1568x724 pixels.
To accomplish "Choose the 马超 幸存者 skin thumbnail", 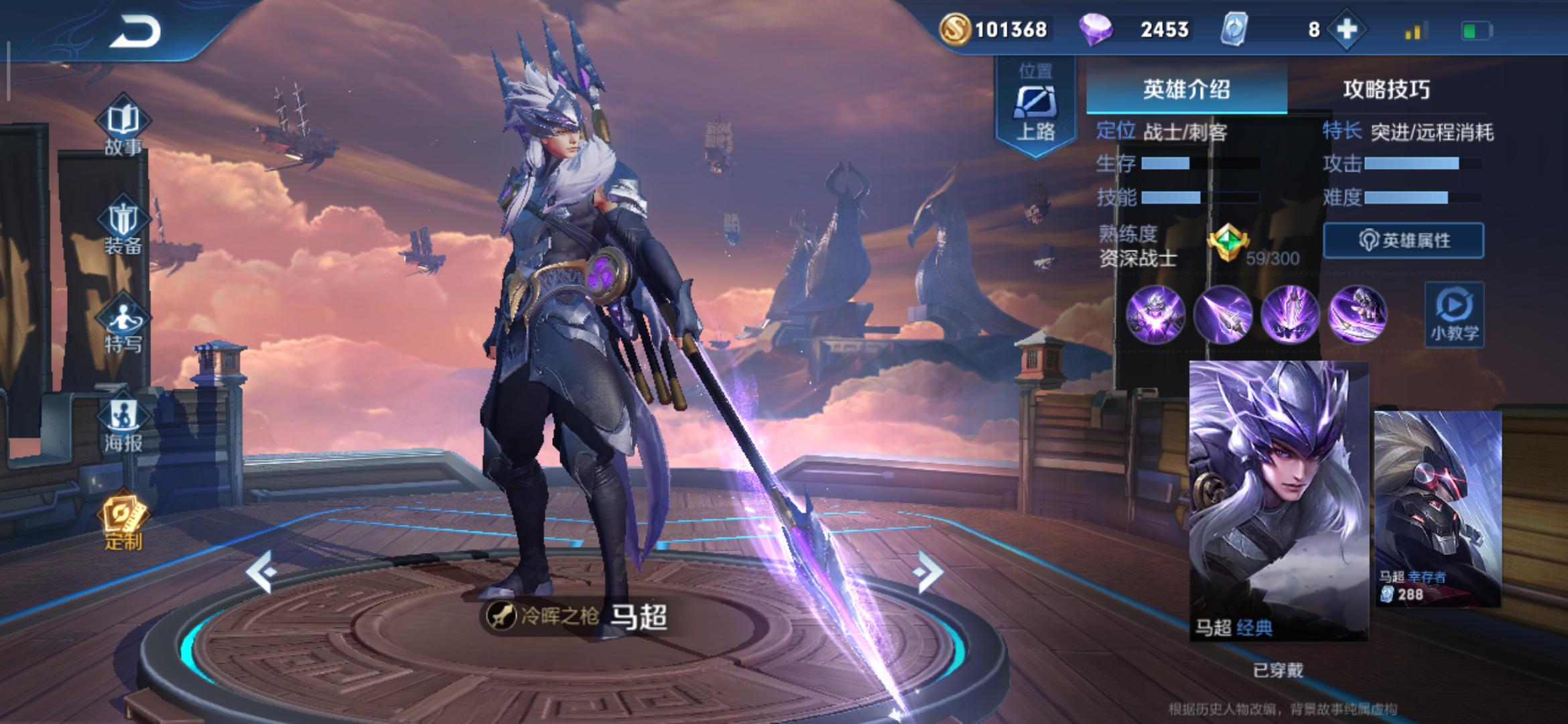I will pos(1437,508).
